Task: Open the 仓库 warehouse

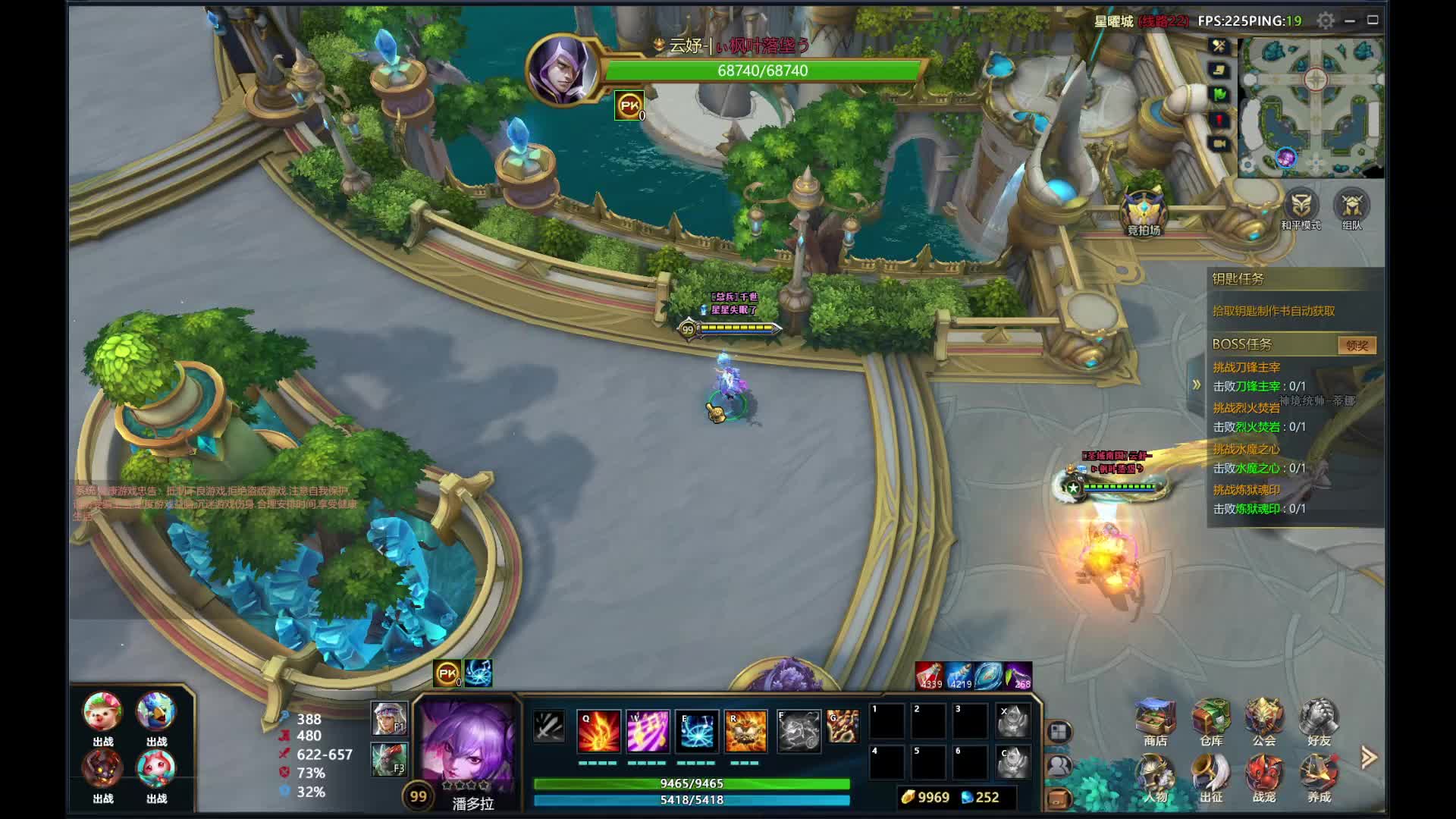Action: (x=1211, y=720)
